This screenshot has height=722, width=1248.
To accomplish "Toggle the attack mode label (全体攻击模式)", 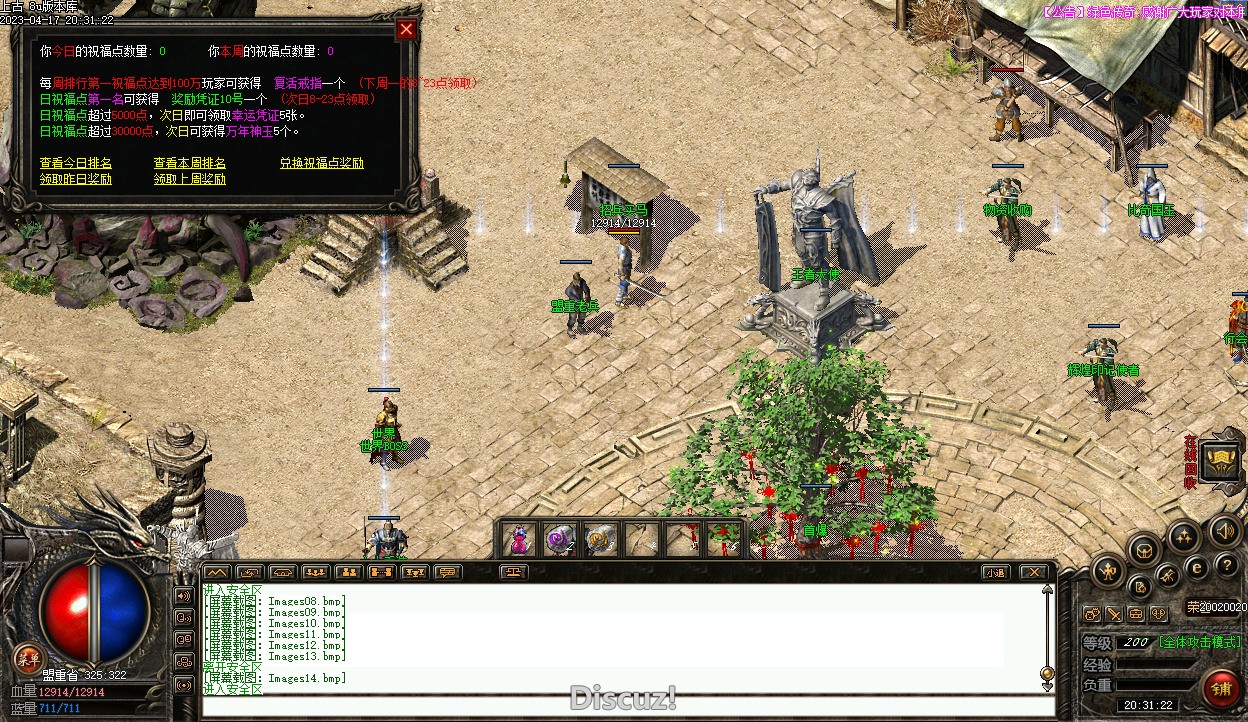I will coord(1200,643).
